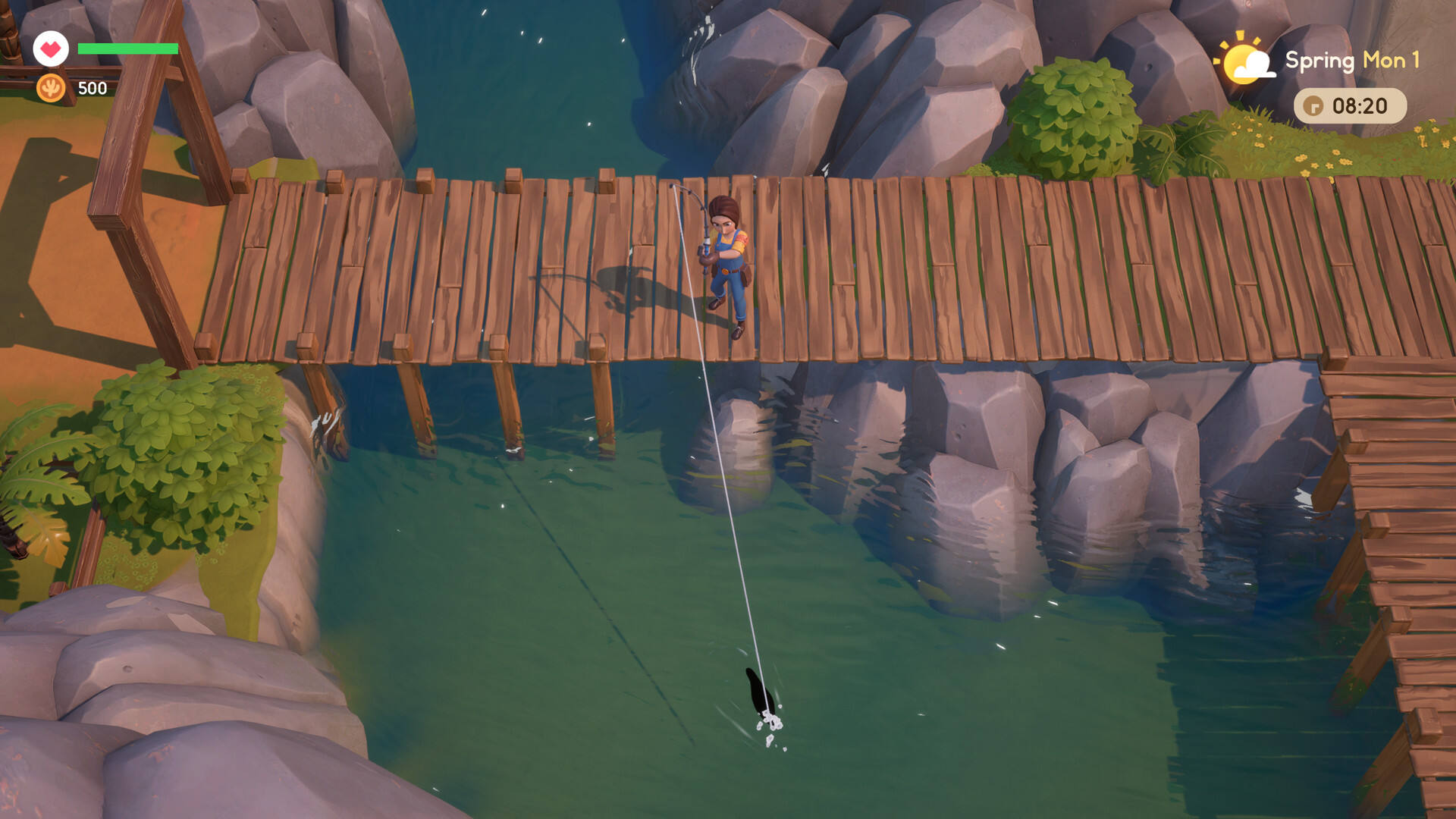1456x819 pixels.
Task: Click the heart health icon
Action: coord(51,49)
